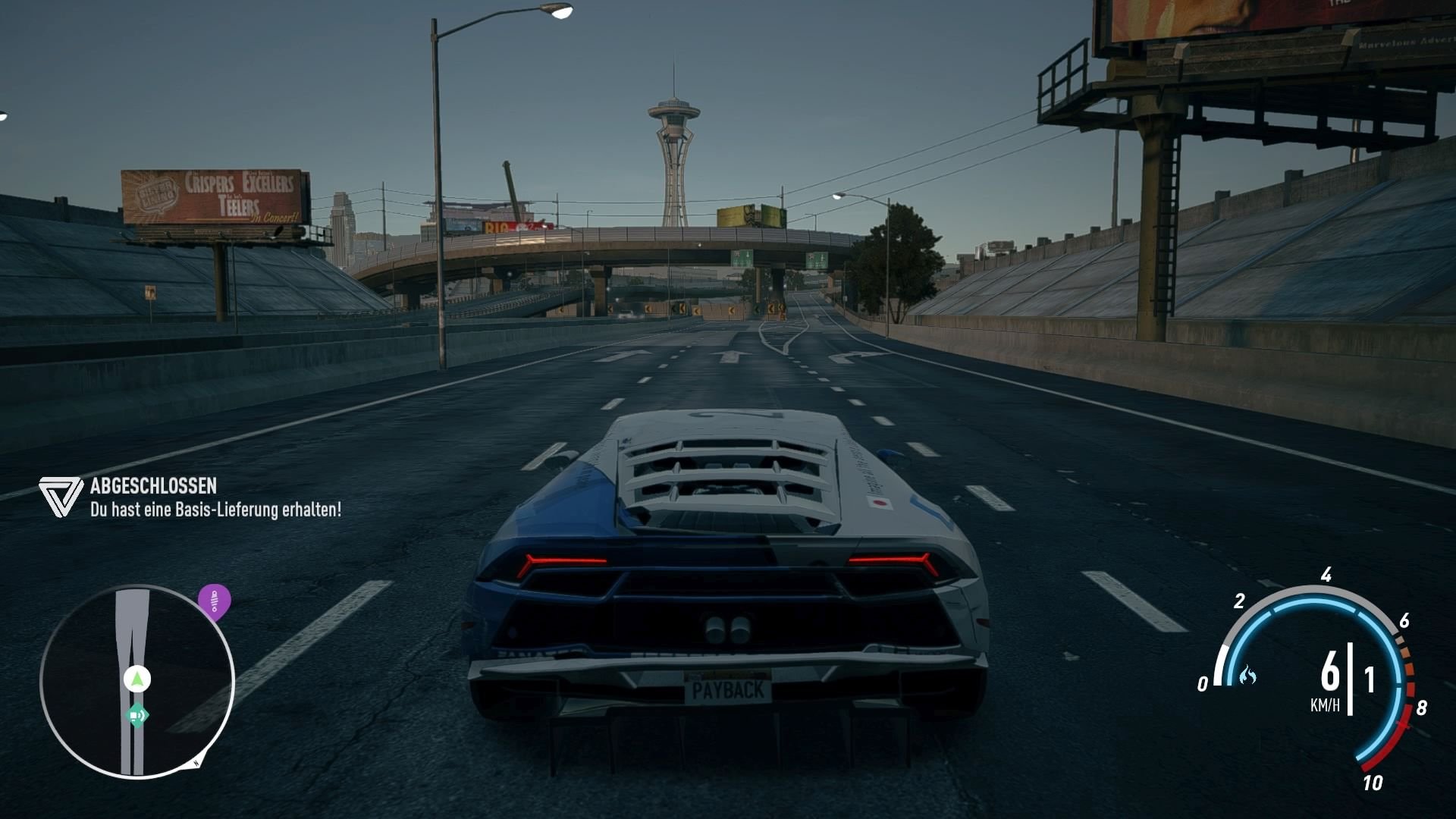Click the nitrous flame icon inside the speedometer
This screenshot has height=819, width=1456.
(1248, 675)
